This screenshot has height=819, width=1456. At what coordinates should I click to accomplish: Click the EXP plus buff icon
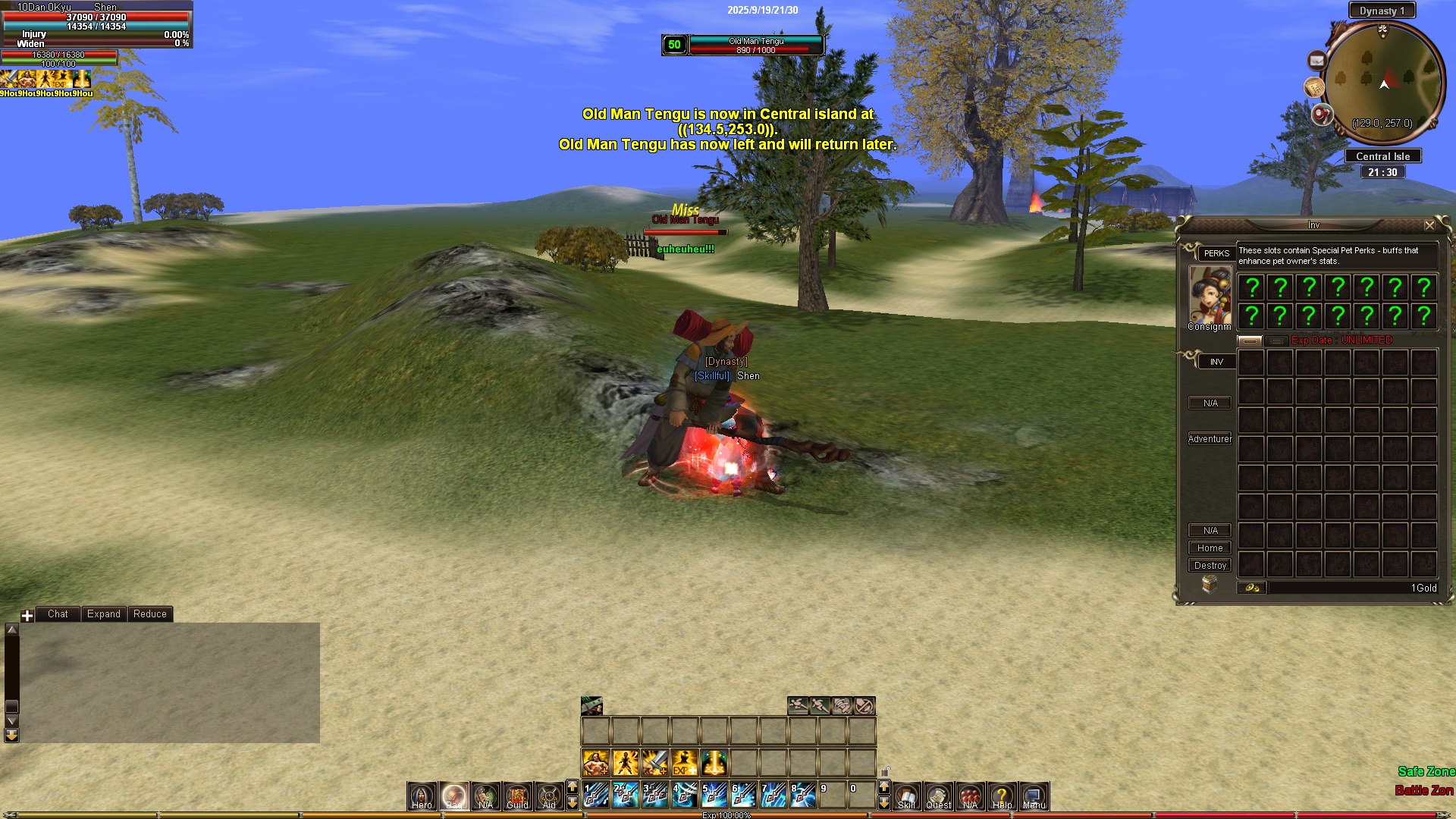683,762
